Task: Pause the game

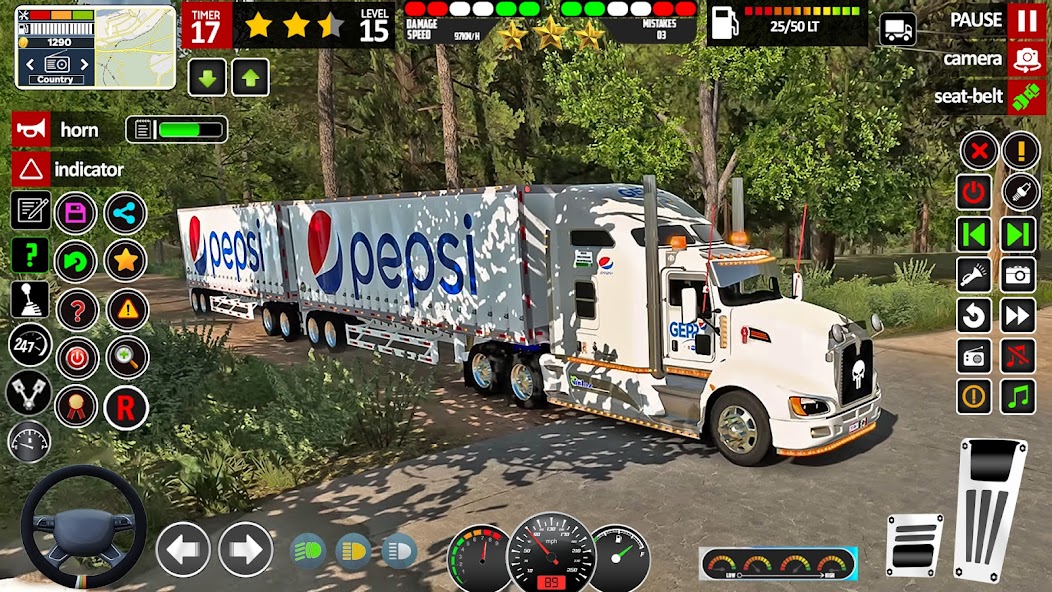Action: click(x=1026, y=20)
